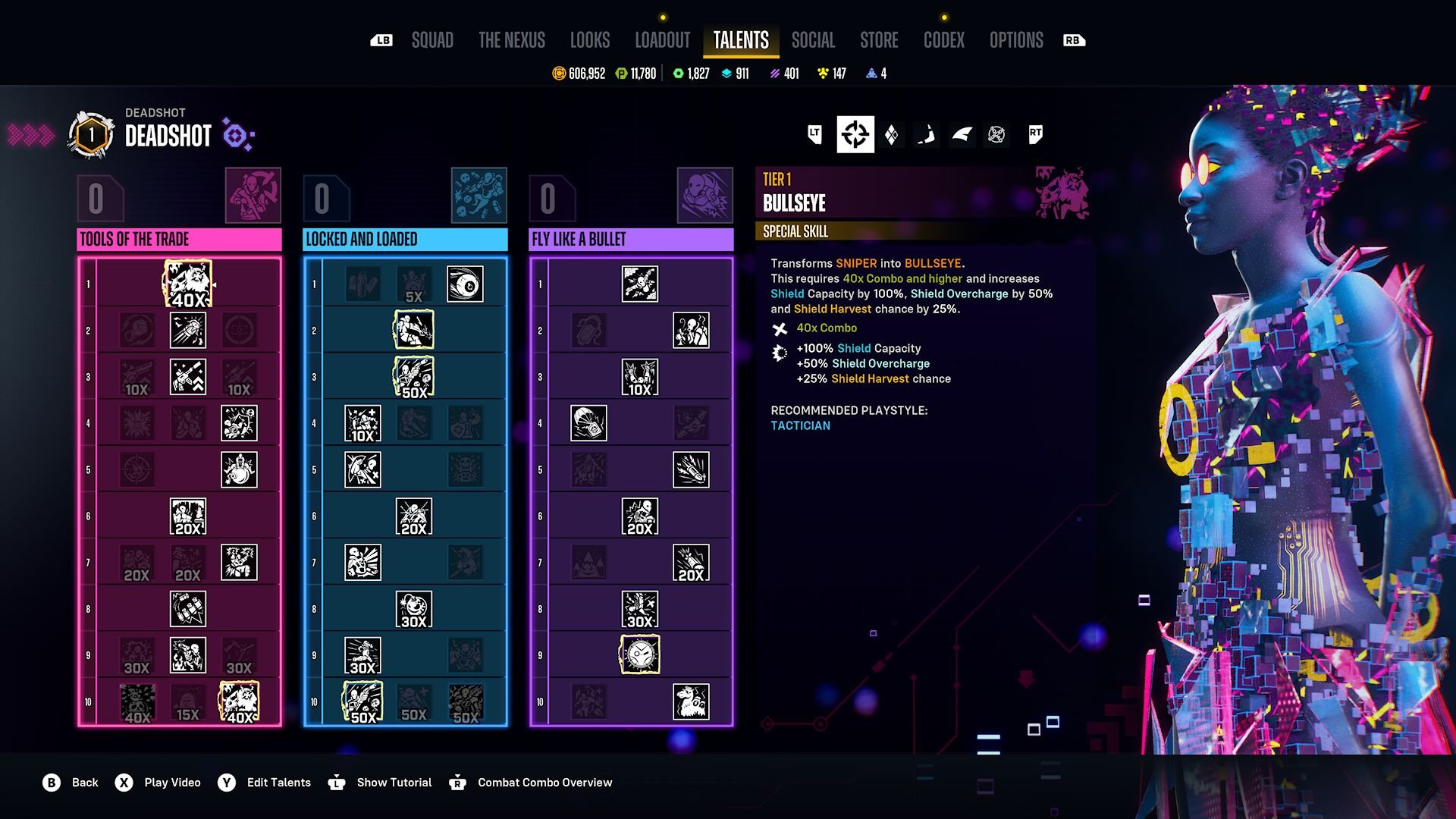Switch to the Codex tab
This screenshot has height=819, width=1456.
point(944,40)
